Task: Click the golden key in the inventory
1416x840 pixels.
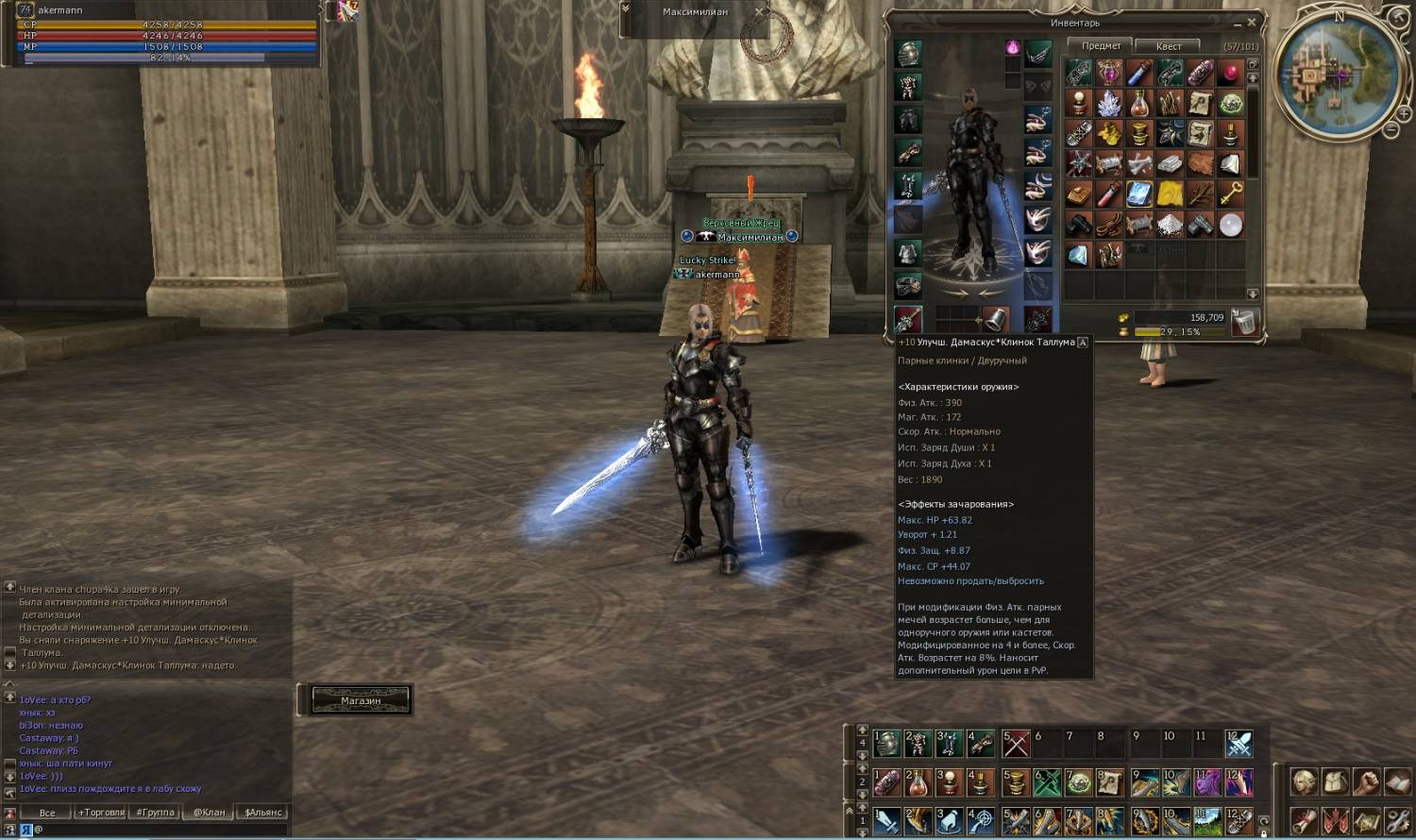Action: (x=1230, y=193)
